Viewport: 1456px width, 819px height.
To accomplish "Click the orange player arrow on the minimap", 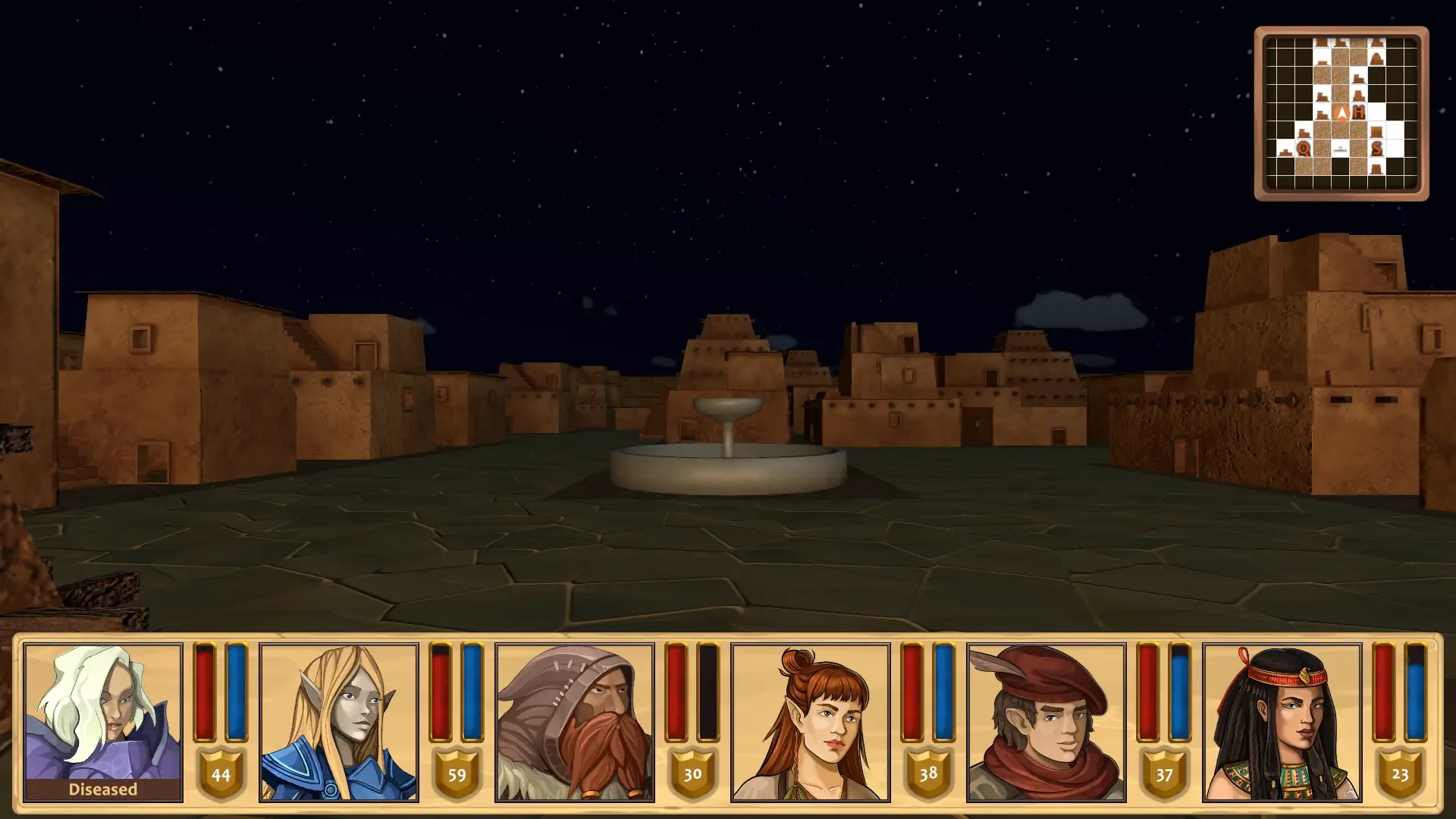I will pos(1341,112).
